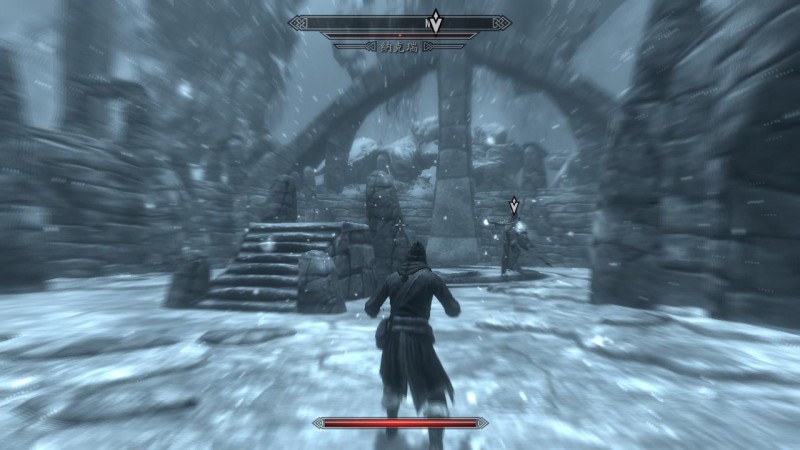Viewport: 800px width, 450px height.
Task: Click the north indicator on the compass
Action: pyautogui.click(x=427, y=22)
